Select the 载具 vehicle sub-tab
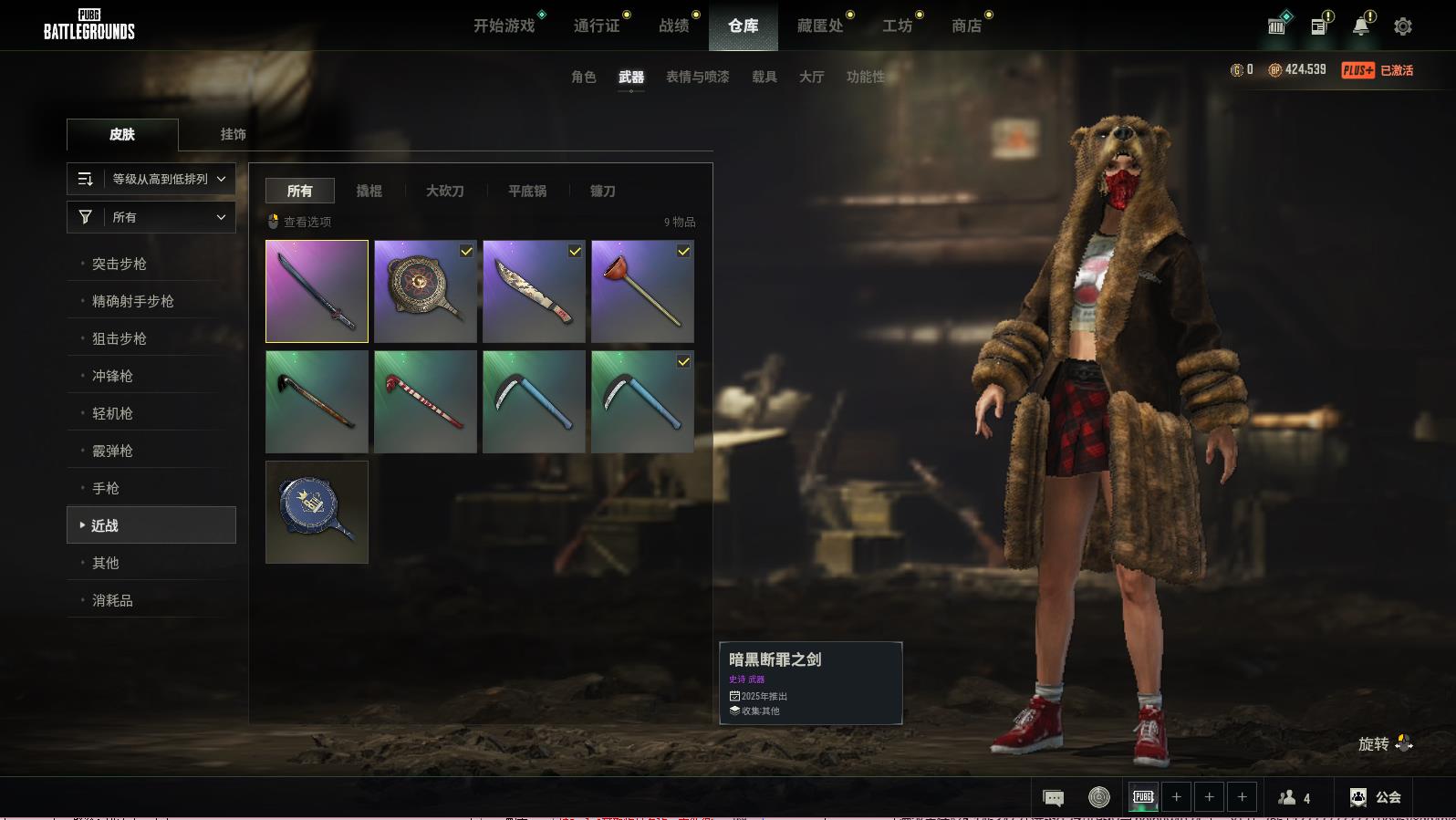Image resolution: width=1456 pixels, height=820 pixels. pyautogui.click(x=764, y=77)
